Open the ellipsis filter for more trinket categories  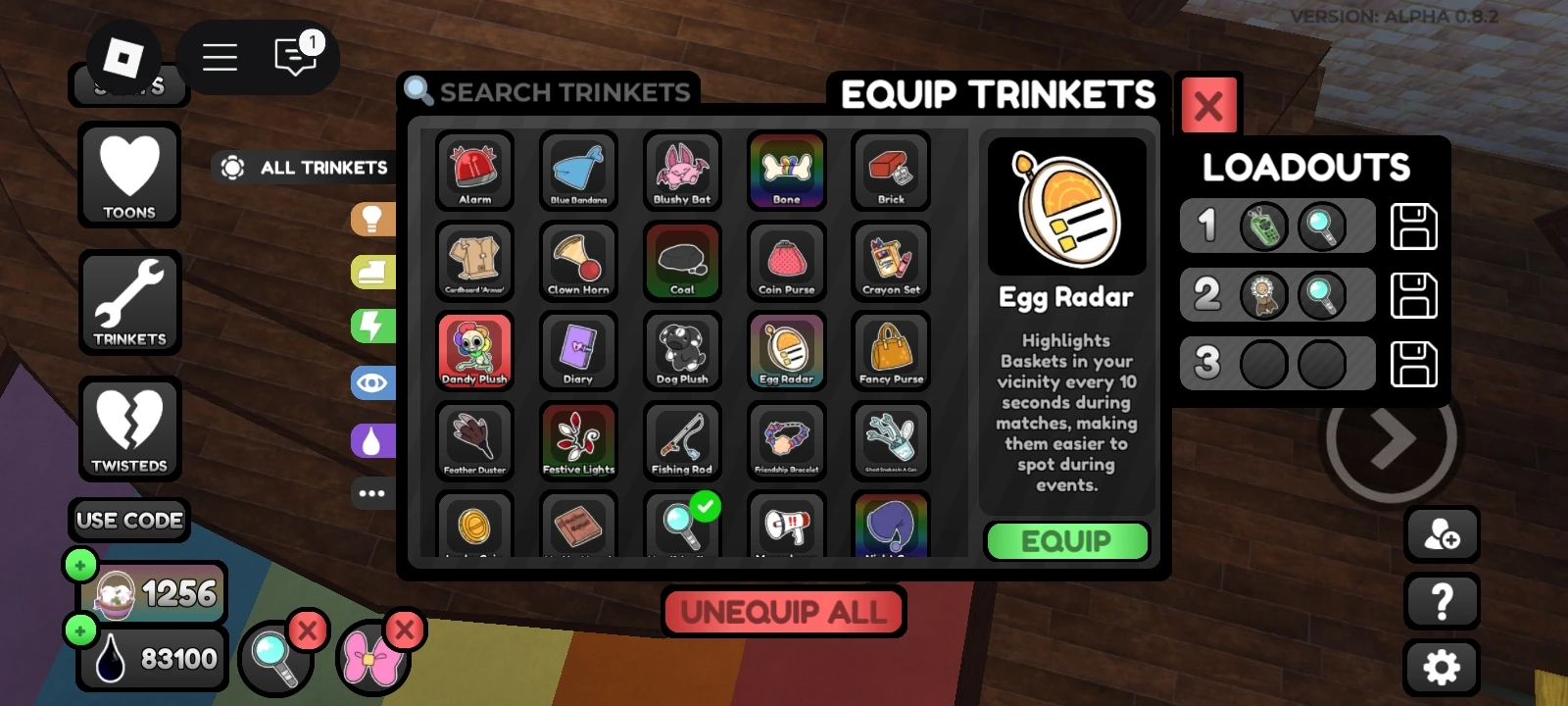click(x=372, y=493)
